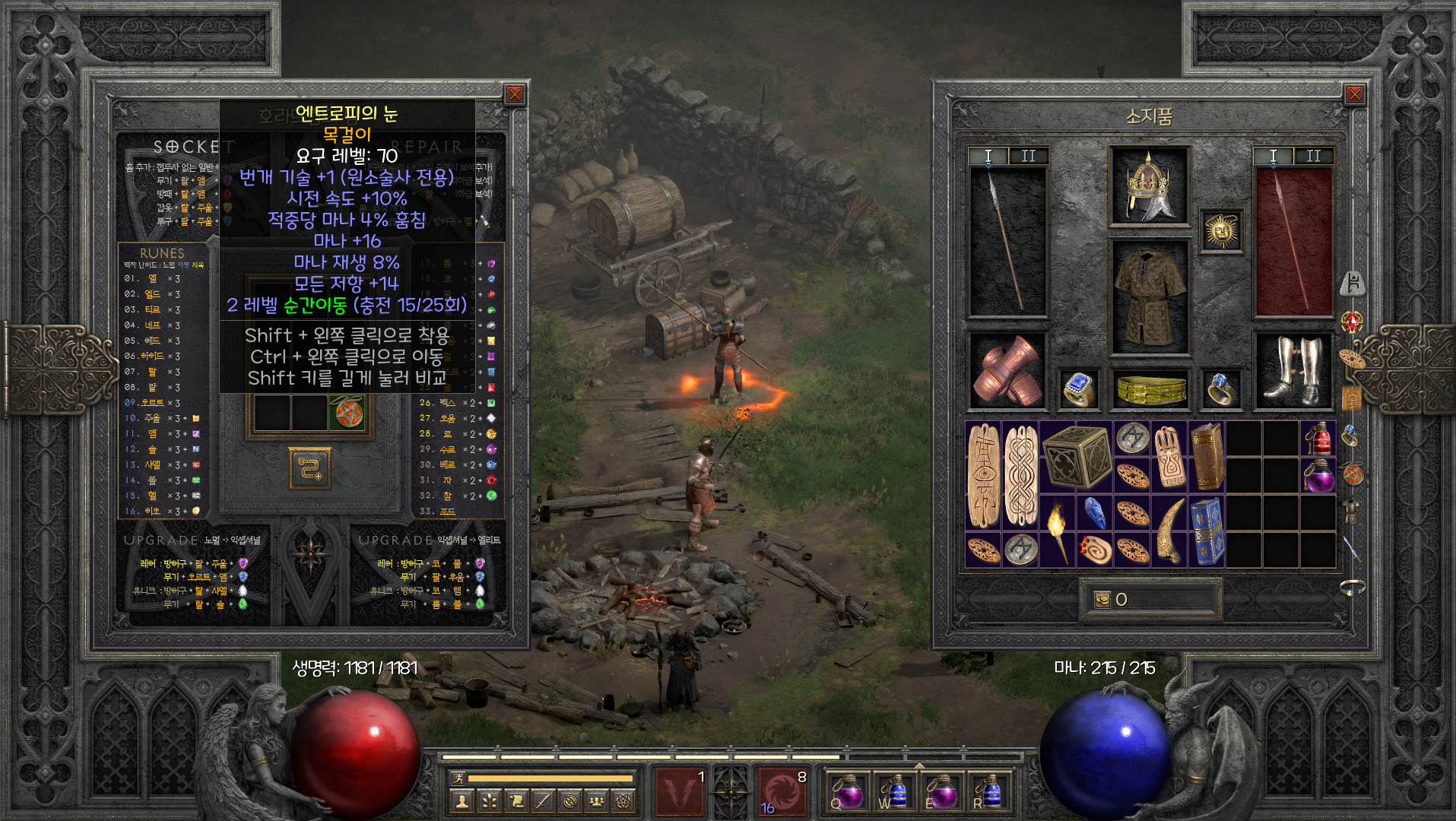Select the equipped plated boots
Screen dimensions: 1456x821
(1292, 372)
